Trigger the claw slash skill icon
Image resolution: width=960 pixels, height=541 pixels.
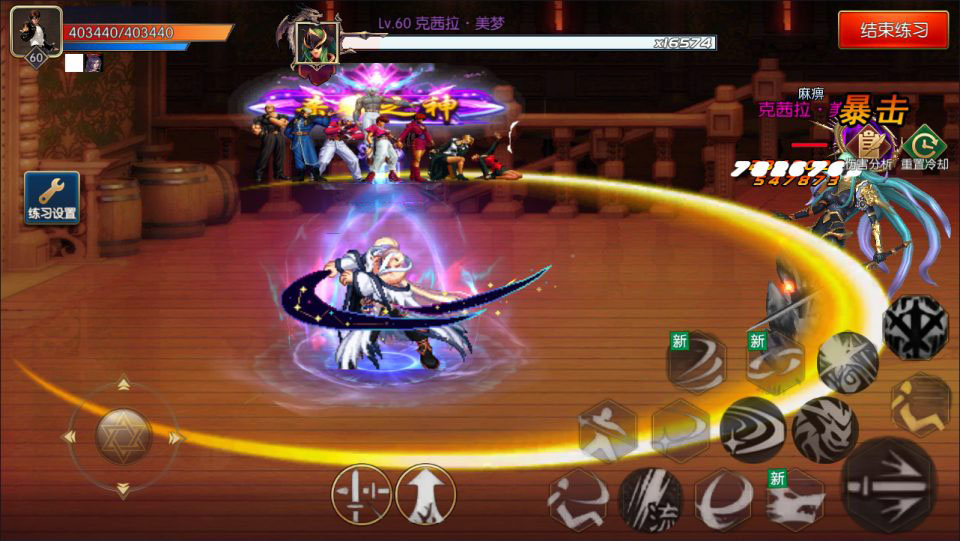tap(650, 498)
